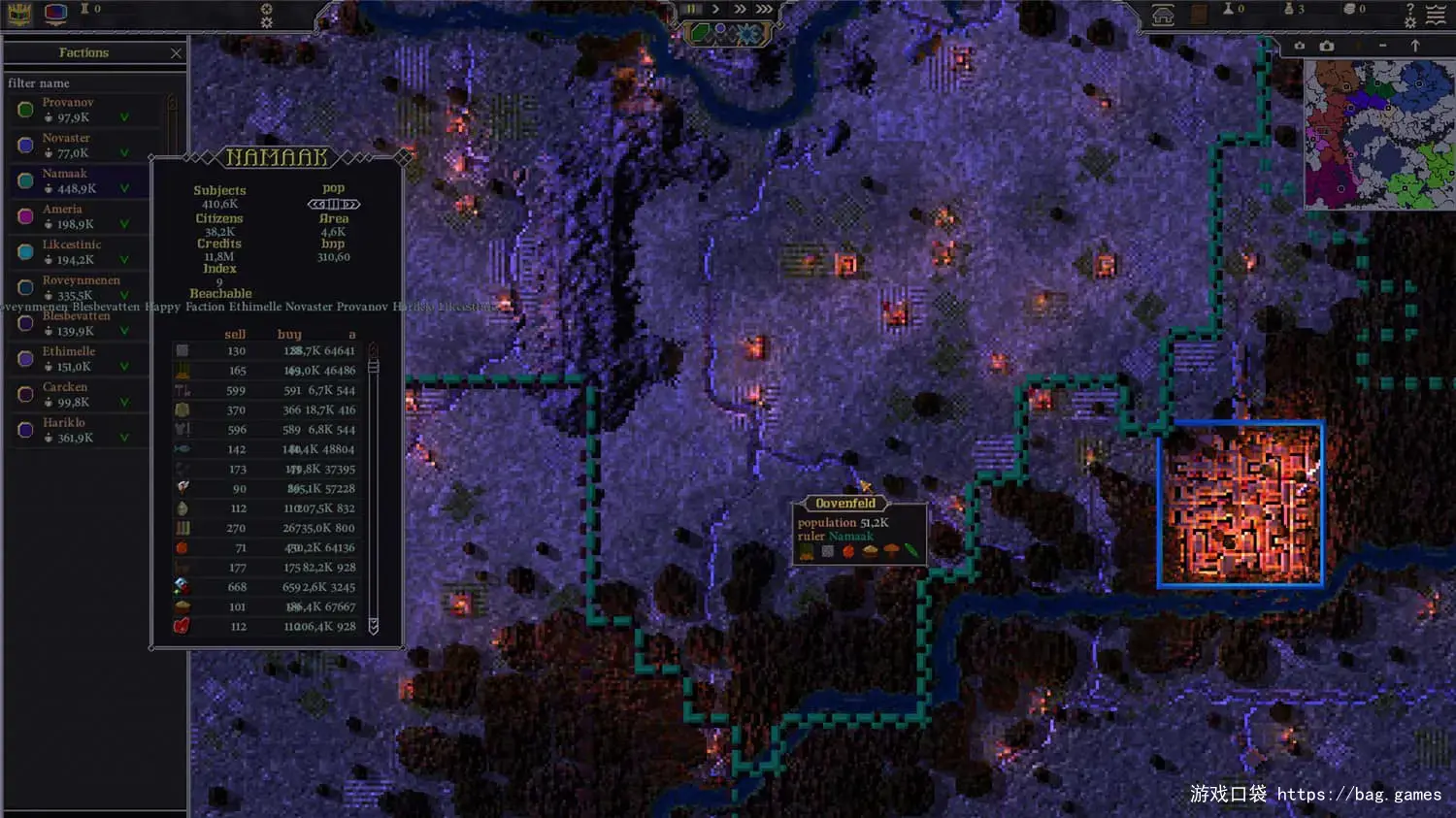Set game speed to triple arrows
Viewport: 1456px width, 818px height.
pos(765,9)
